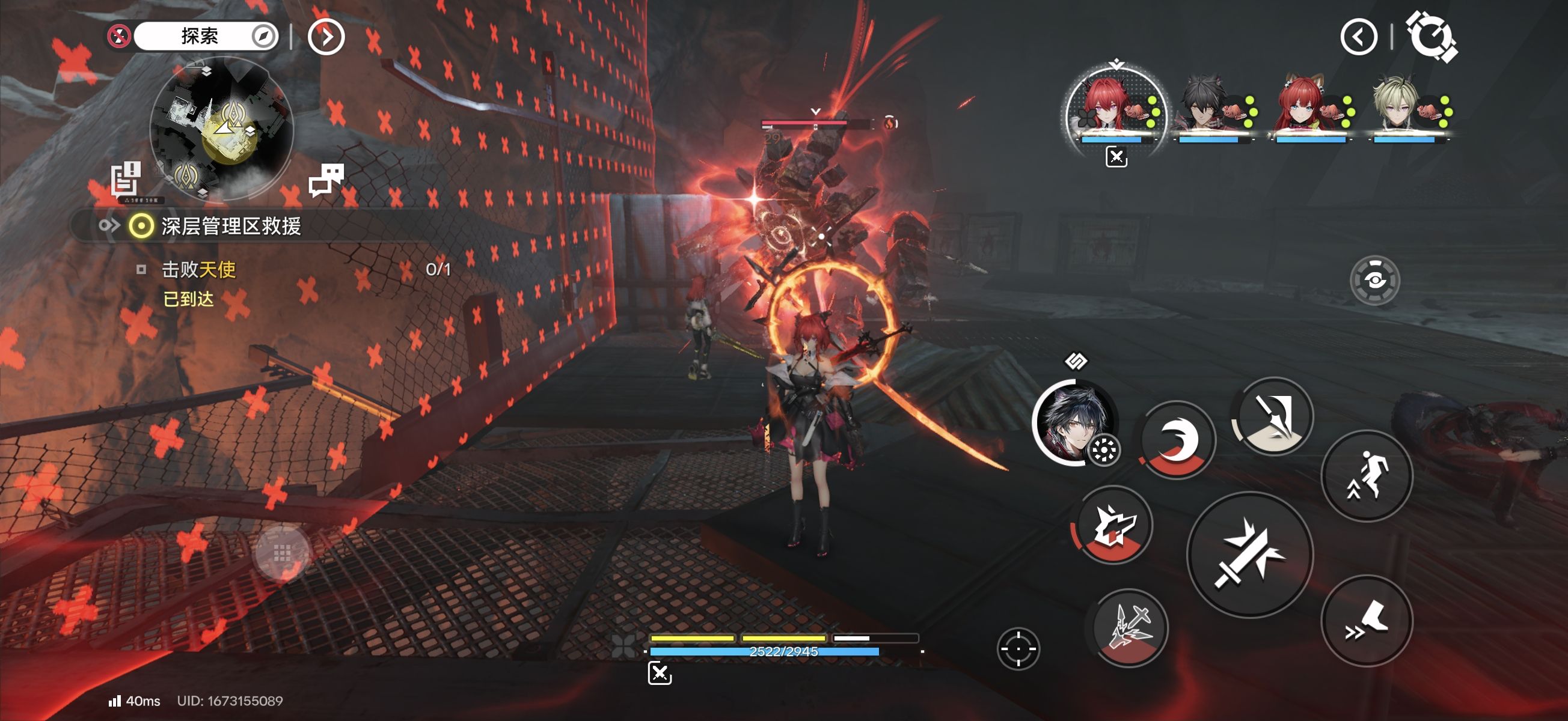
Task: Tap the dash boot button
Action: coord(1367,621)
